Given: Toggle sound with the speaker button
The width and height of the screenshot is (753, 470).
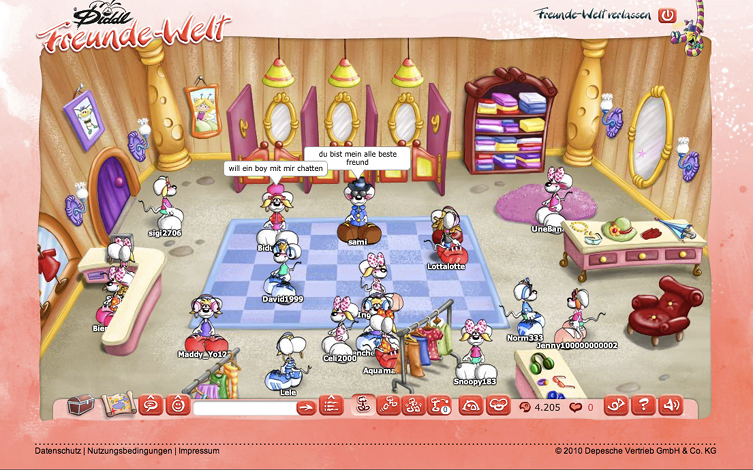Looking at the screenshot, I should (671, 405).
